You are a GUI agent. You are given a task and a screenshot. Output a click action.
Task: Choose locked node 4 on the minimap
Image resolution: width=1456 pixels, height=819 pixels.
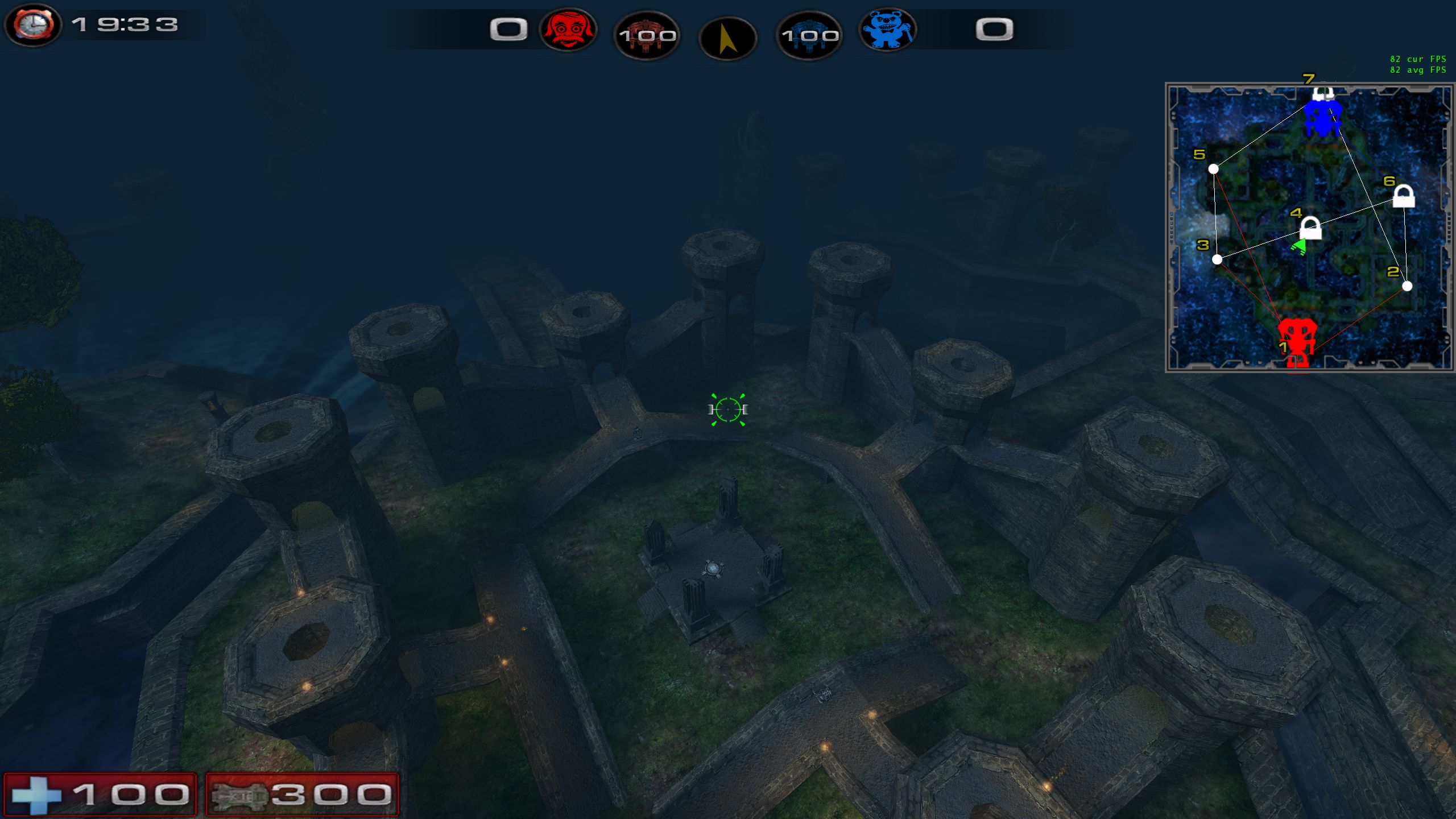[x=1310, y=229]
